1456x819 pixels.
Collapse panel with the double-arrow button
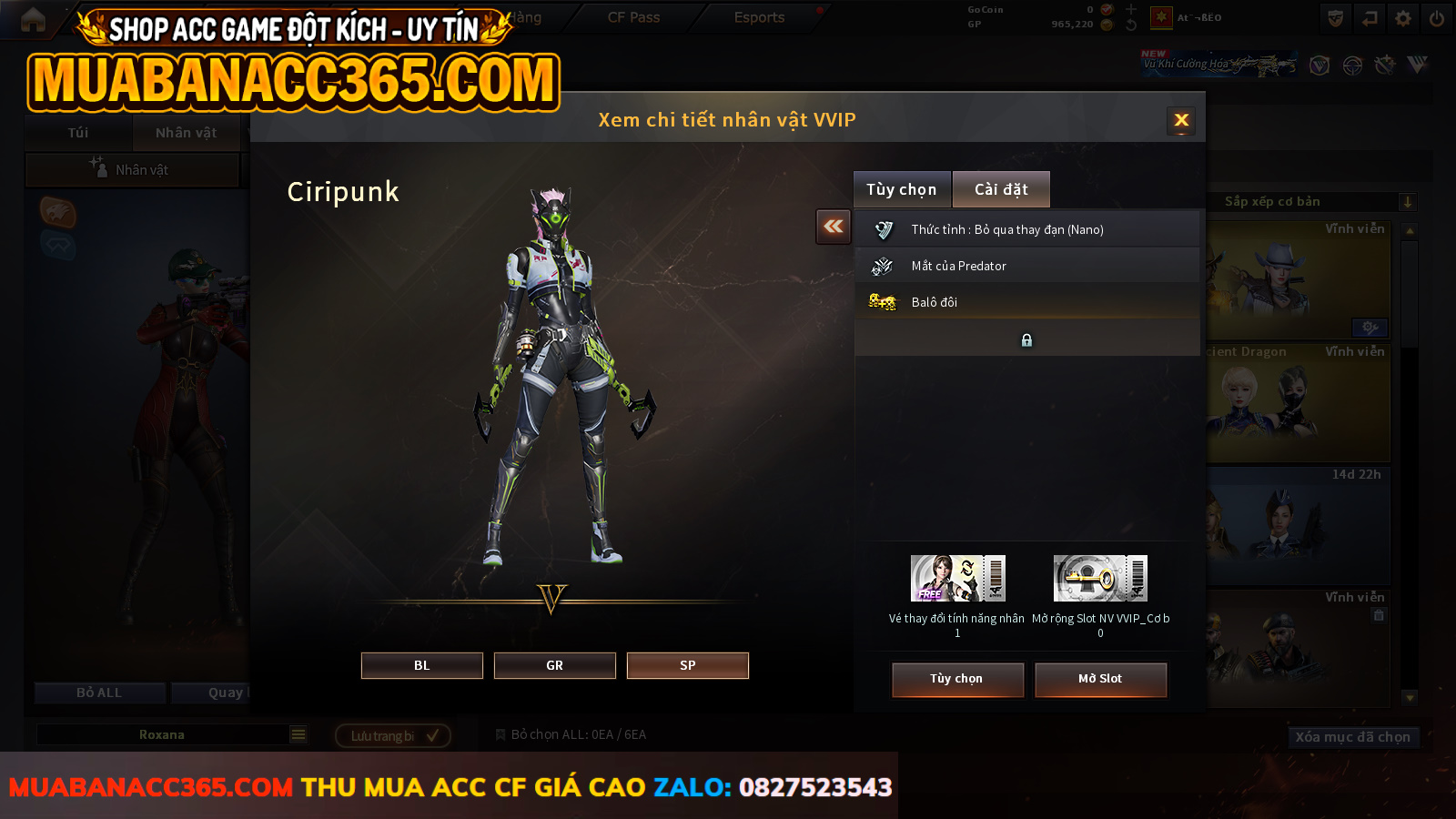834,227
